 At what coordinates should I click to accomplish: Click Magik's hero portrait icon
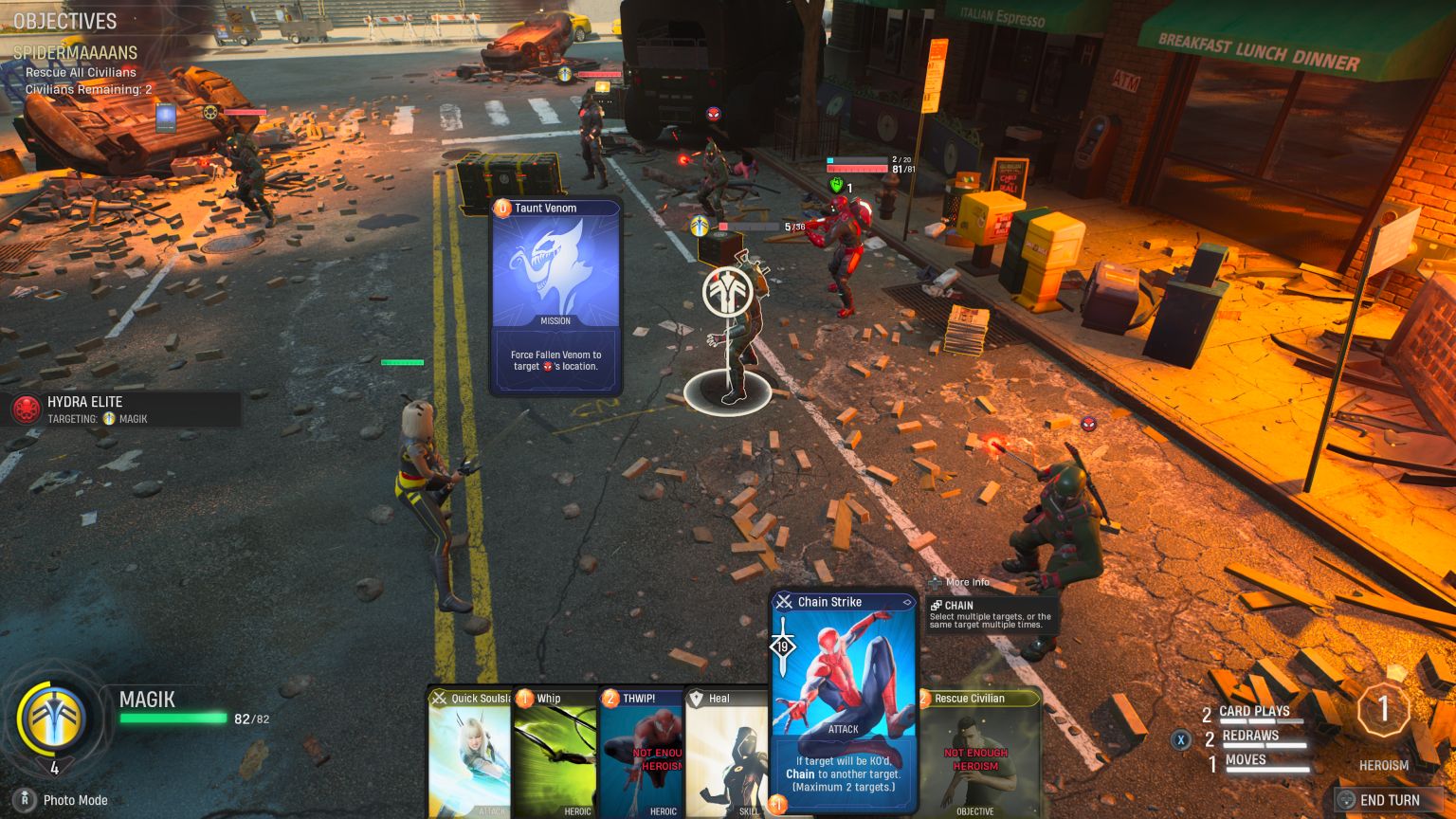click(x=53, y=720)
